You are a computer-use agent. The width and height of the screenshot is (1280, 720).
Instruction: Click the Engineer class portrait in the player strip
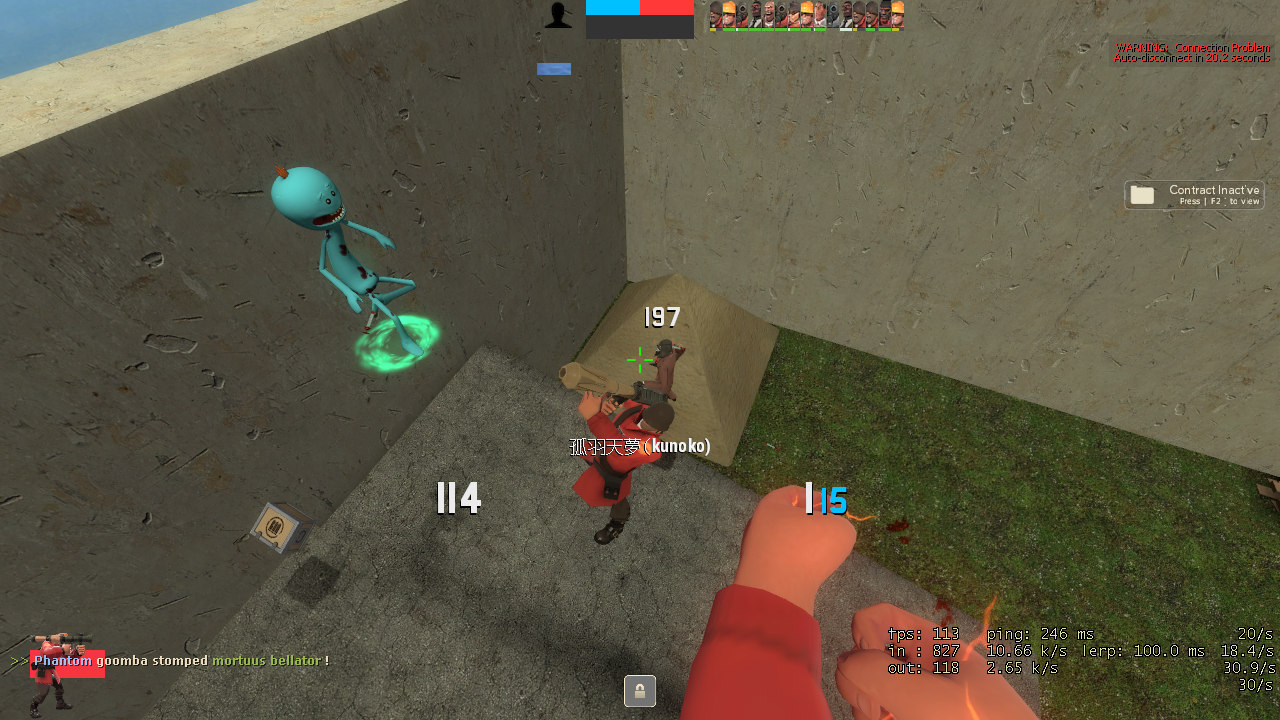point(728,15)
